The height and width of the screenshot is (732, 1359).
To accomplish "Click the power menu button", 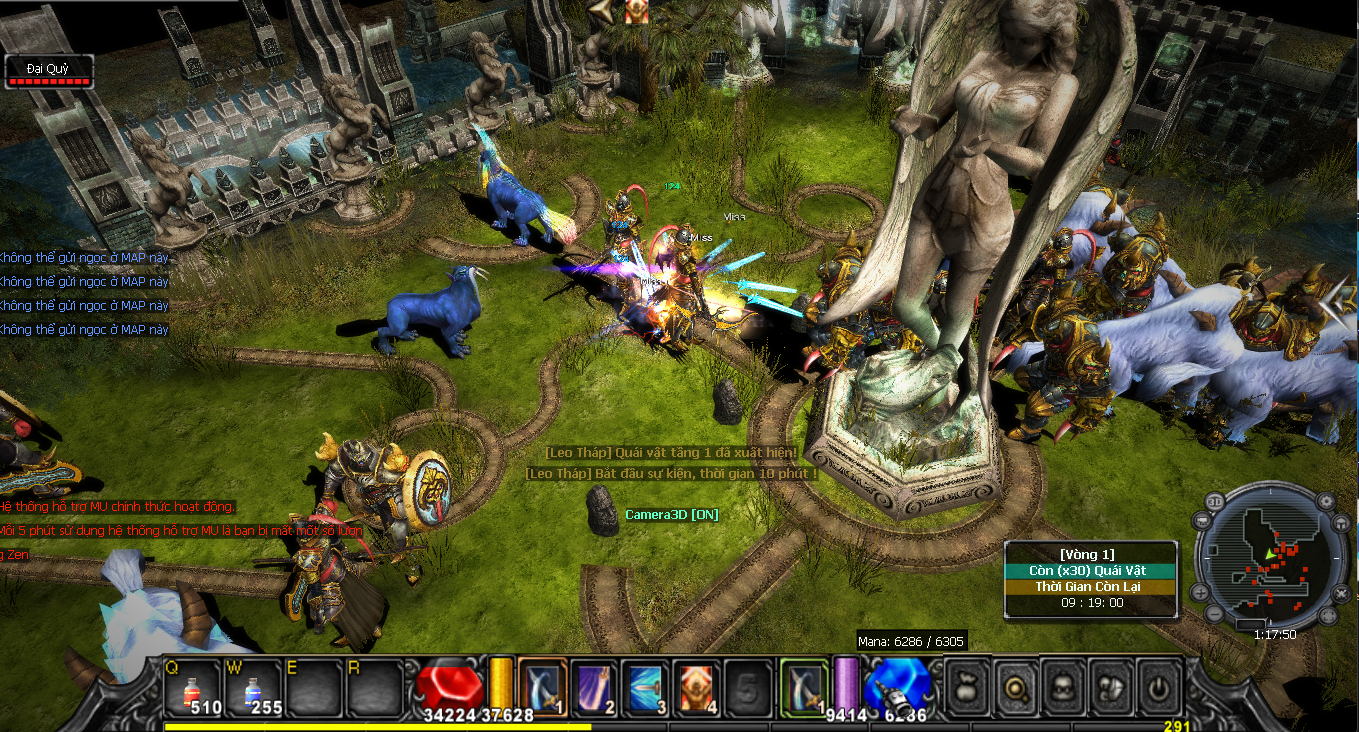I will pyautogui.click(x=1159, y=686).
